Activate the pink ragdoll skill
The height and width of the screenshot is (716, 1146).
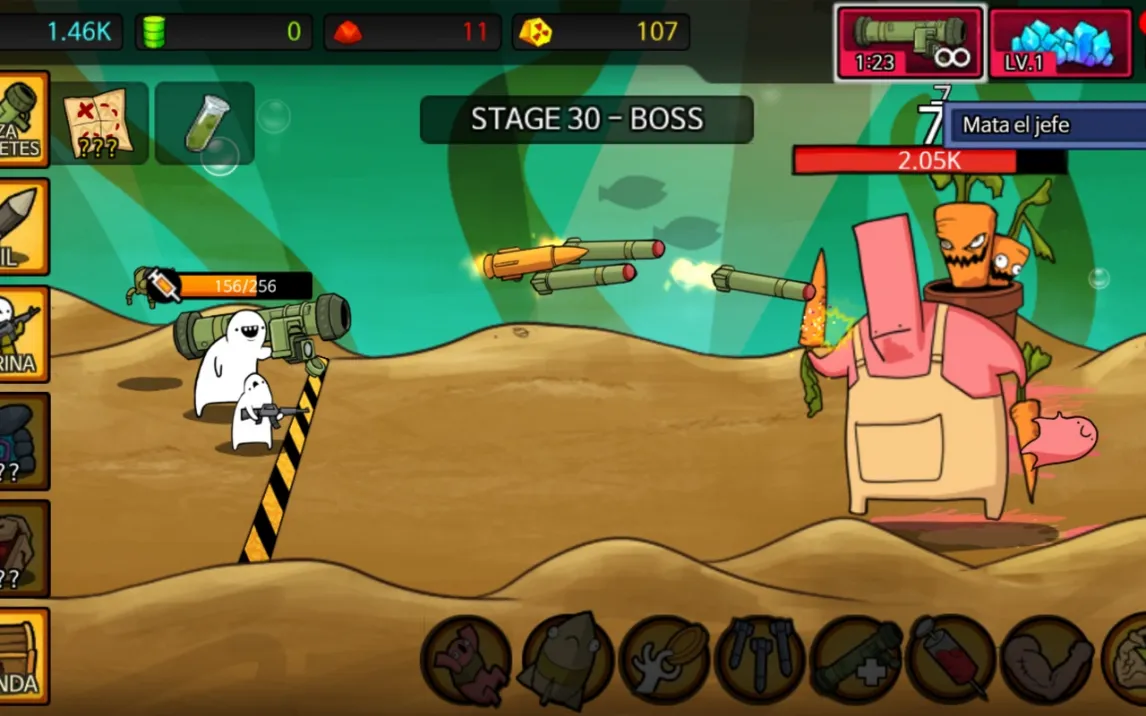466,661
